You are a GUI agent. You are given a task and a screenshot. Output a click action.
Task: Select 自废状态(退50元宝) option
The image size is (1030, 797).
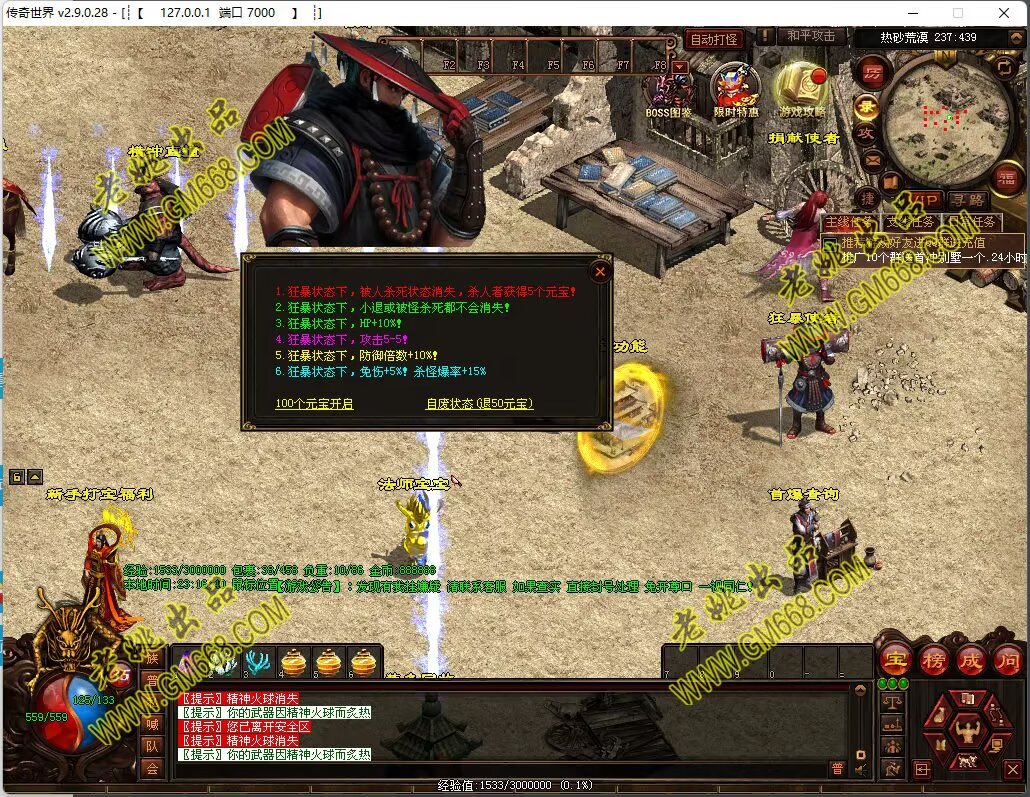click(x=480, y=404)
